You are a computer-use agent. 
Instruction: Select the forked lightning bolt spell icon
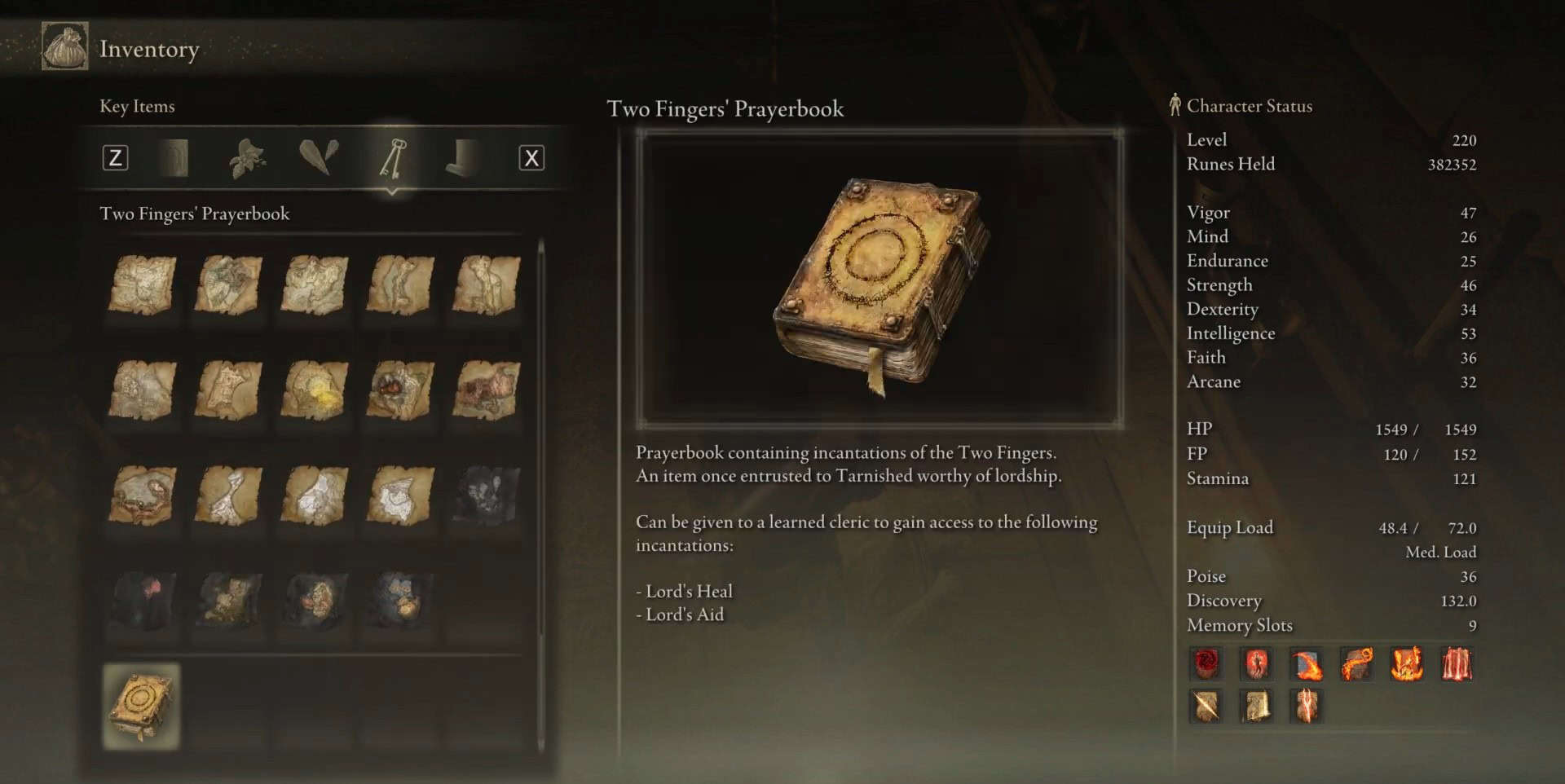[1307, 706]
